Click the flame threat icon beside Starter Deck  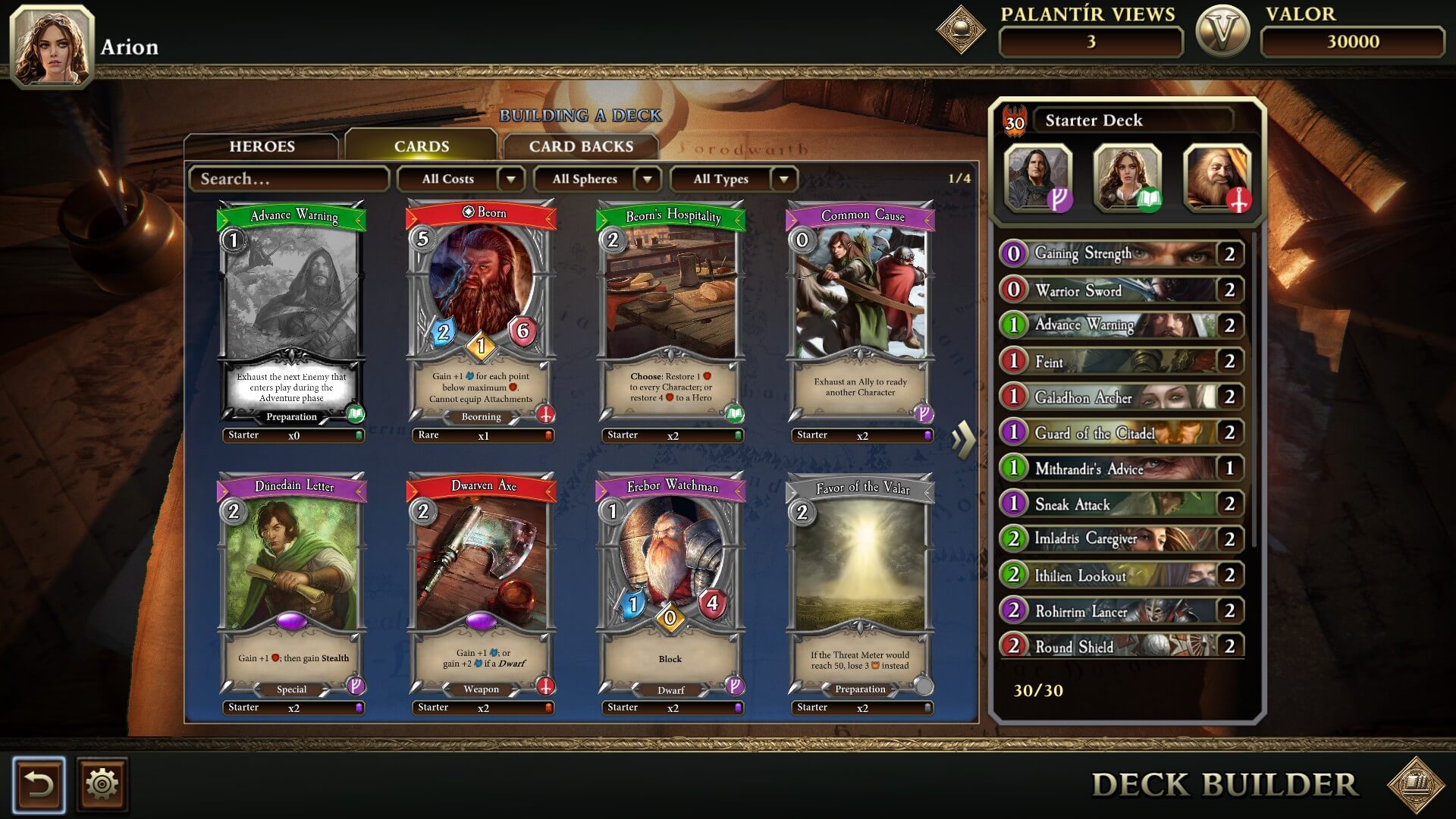(x=1015, y=120)
